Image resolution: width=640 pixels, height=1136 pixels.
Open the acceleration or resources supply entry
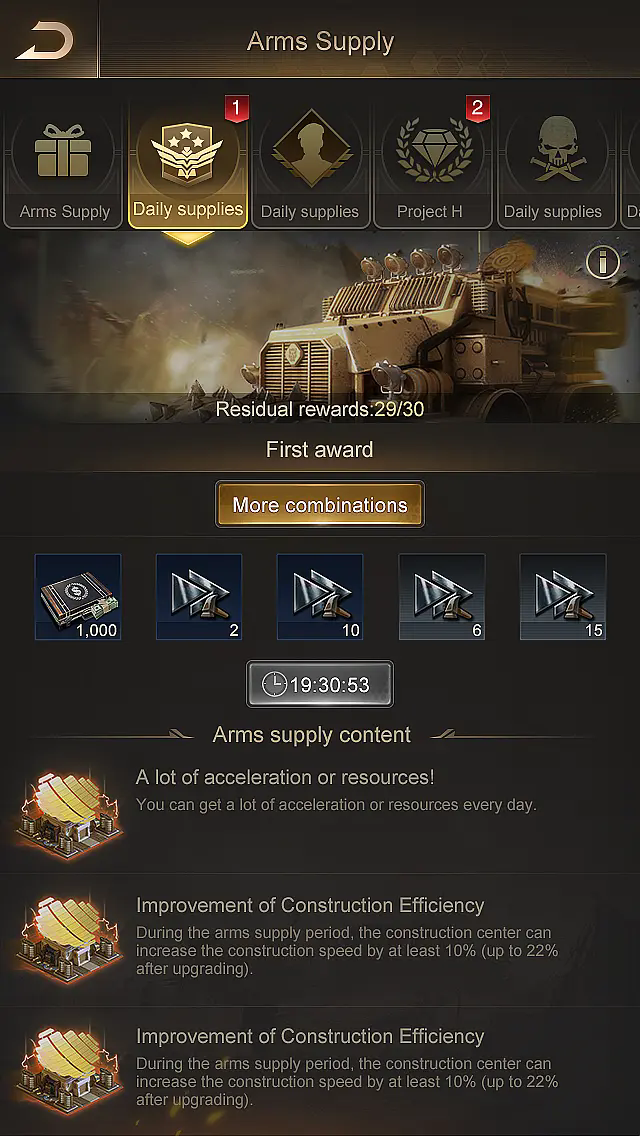coord(320,805)
